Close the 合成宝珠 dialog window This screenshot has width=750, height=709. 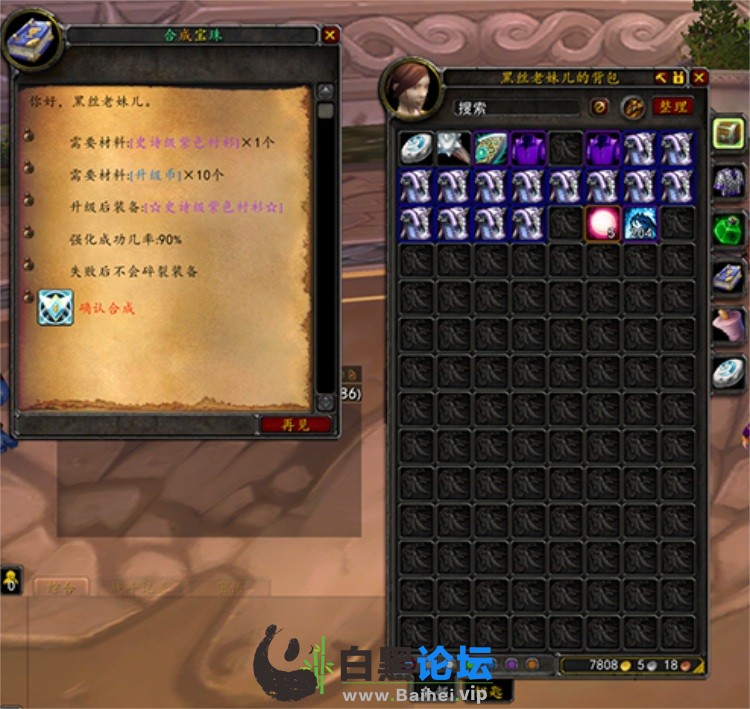tap(330, 35)
